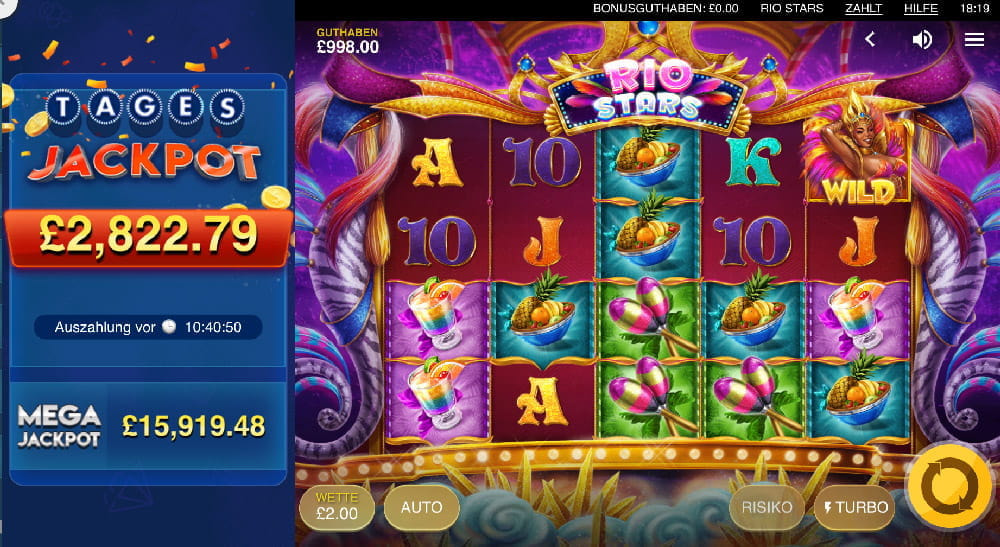This screenshot has width=1000, height=547.
Task: Activate the Auto spin button
Action: 421,507
